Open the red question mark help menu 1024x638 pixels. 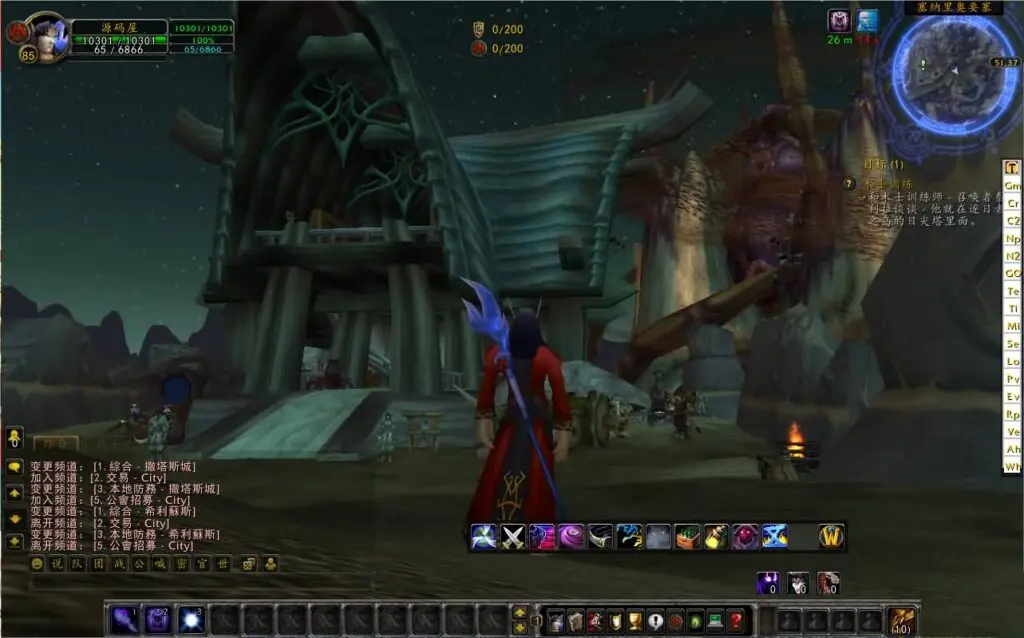tap(736, 621)
